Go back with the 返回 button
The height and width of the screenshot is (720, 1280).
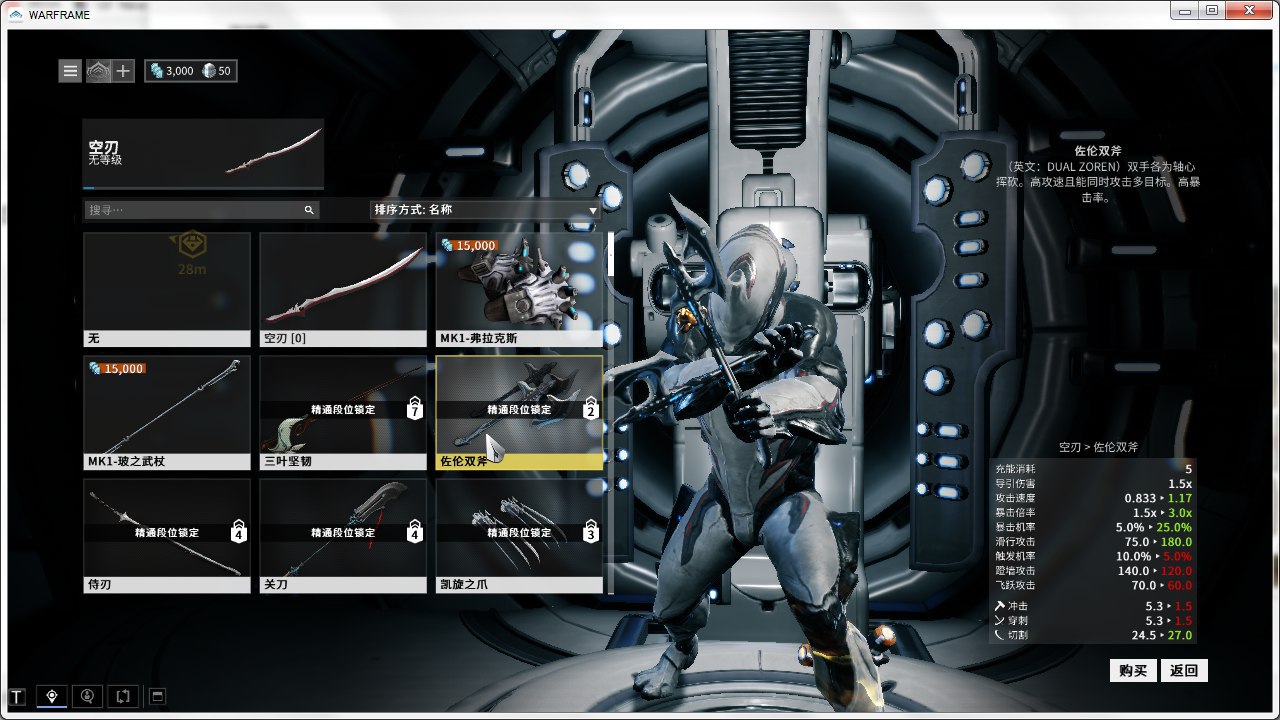click(1184, 670)
